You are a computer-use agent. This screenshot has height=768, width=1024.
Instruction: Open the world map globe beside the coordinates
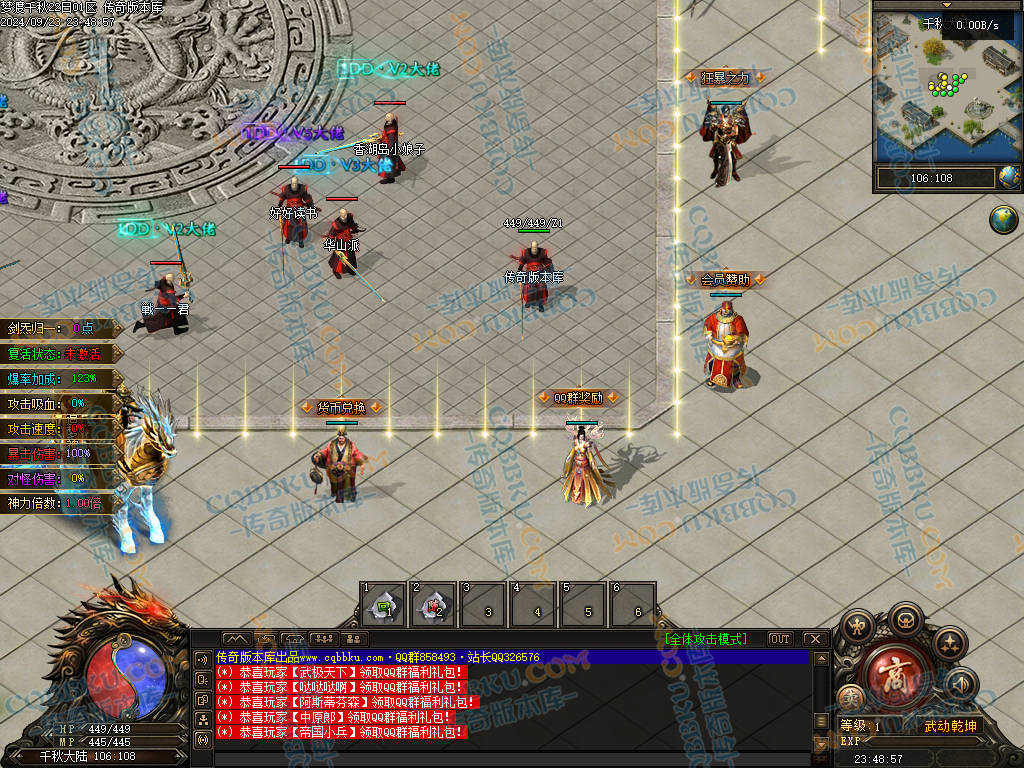click(1009, 178)
